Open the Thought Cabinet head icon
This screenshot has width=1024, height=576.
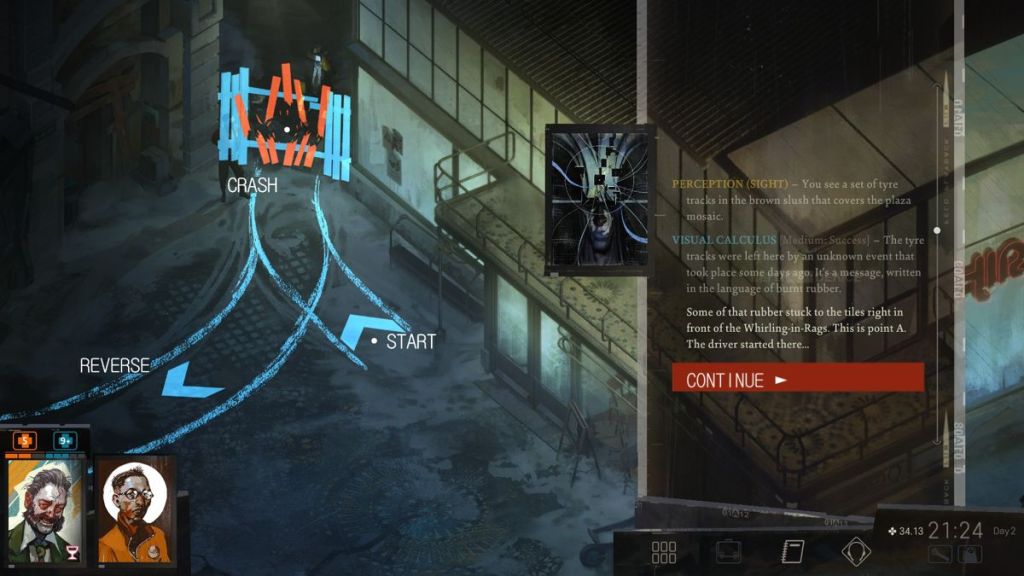tap(856, 552)
